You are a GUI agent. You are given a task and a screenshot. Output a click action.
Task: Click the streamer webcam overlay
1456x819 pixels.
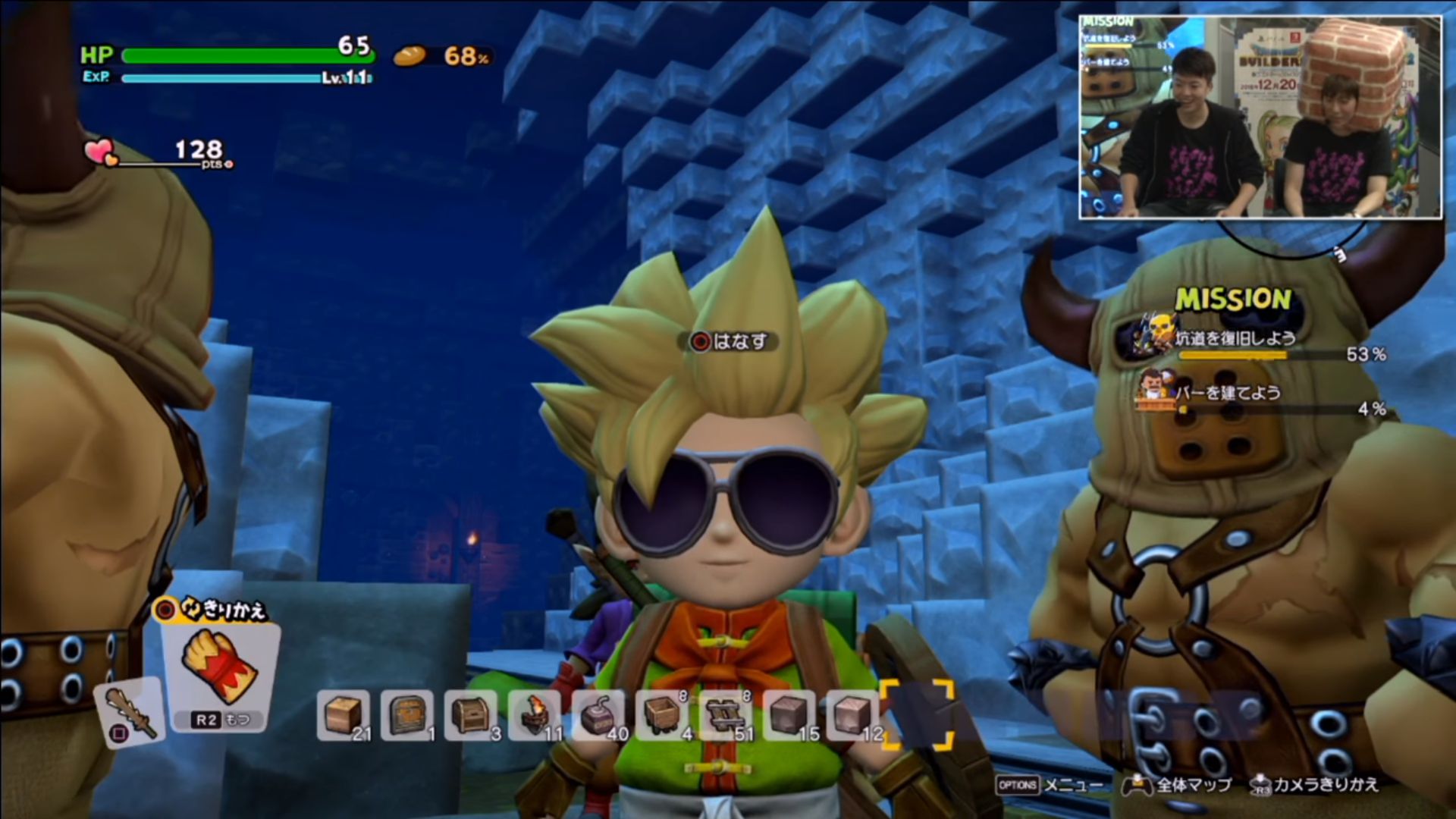1260,118
